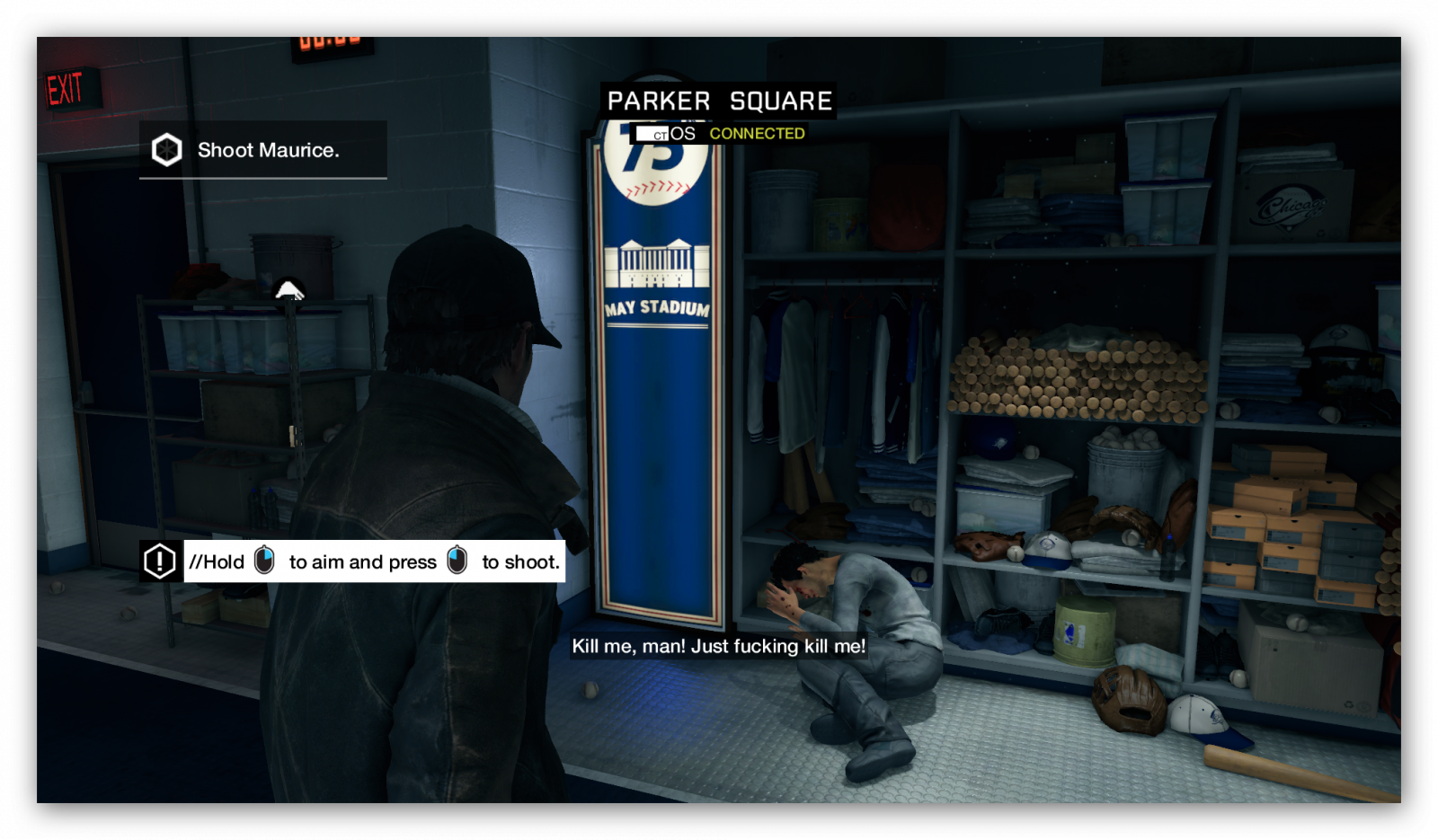Click the white arrow waypoint marker
This screenshot has width=1438, height=840.
coord(288,290)
